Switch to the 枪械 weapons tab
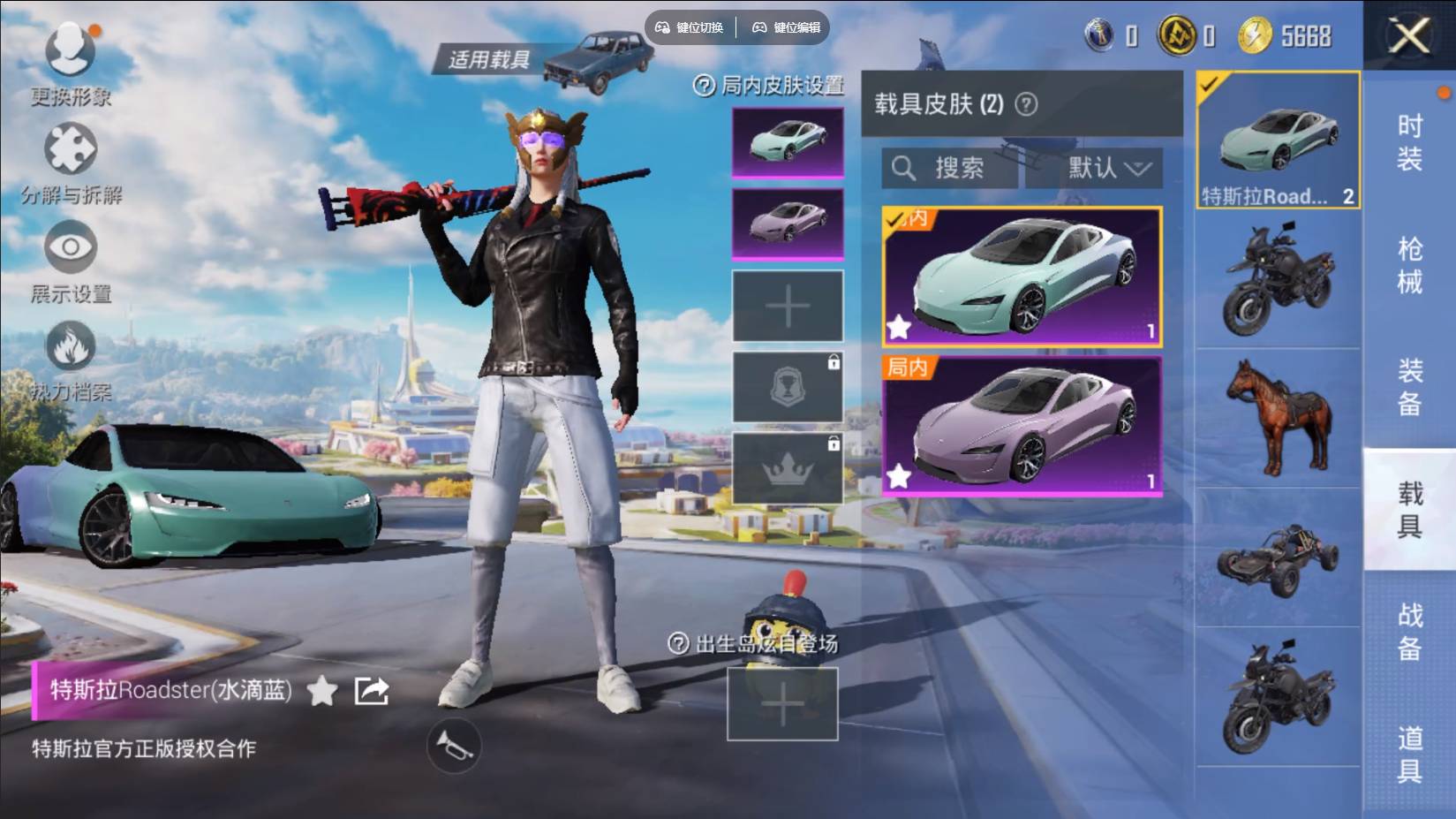The height and width of the screenshot is (819, 1456). (x=1410, y=262)
